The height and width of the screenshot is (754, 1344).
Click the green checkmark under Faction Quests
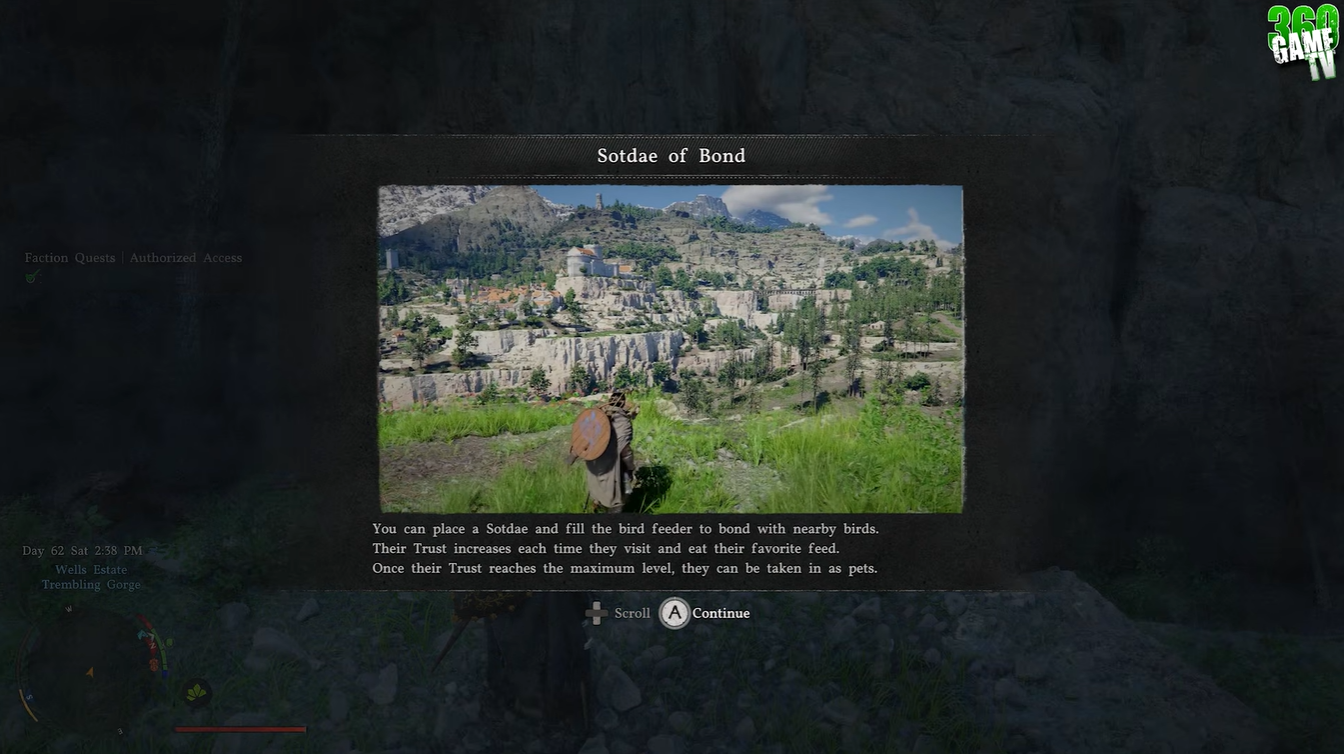(33, 276)
